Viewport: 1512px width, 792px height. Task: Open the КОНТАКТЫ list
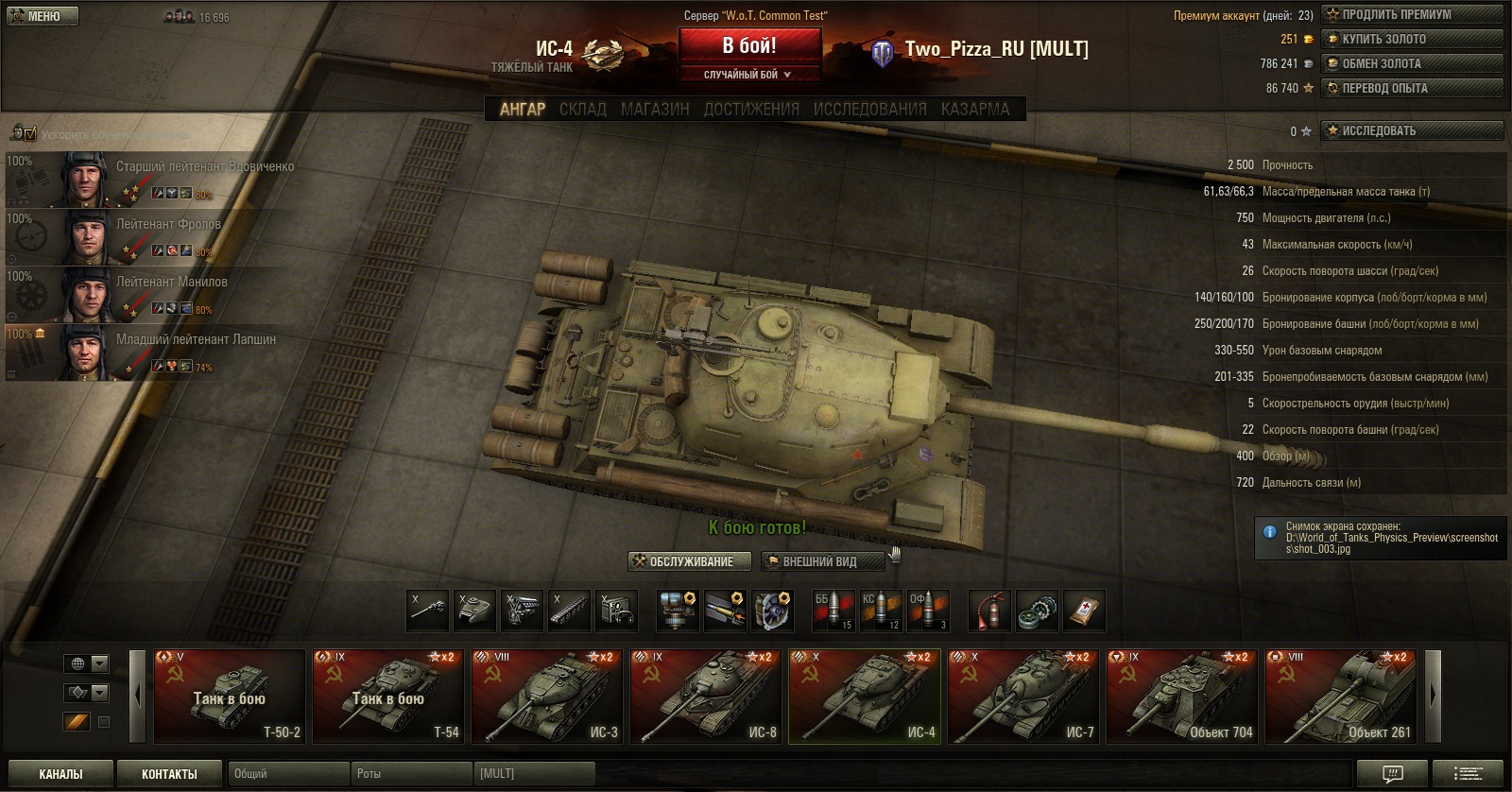click(x=169, y=774)
